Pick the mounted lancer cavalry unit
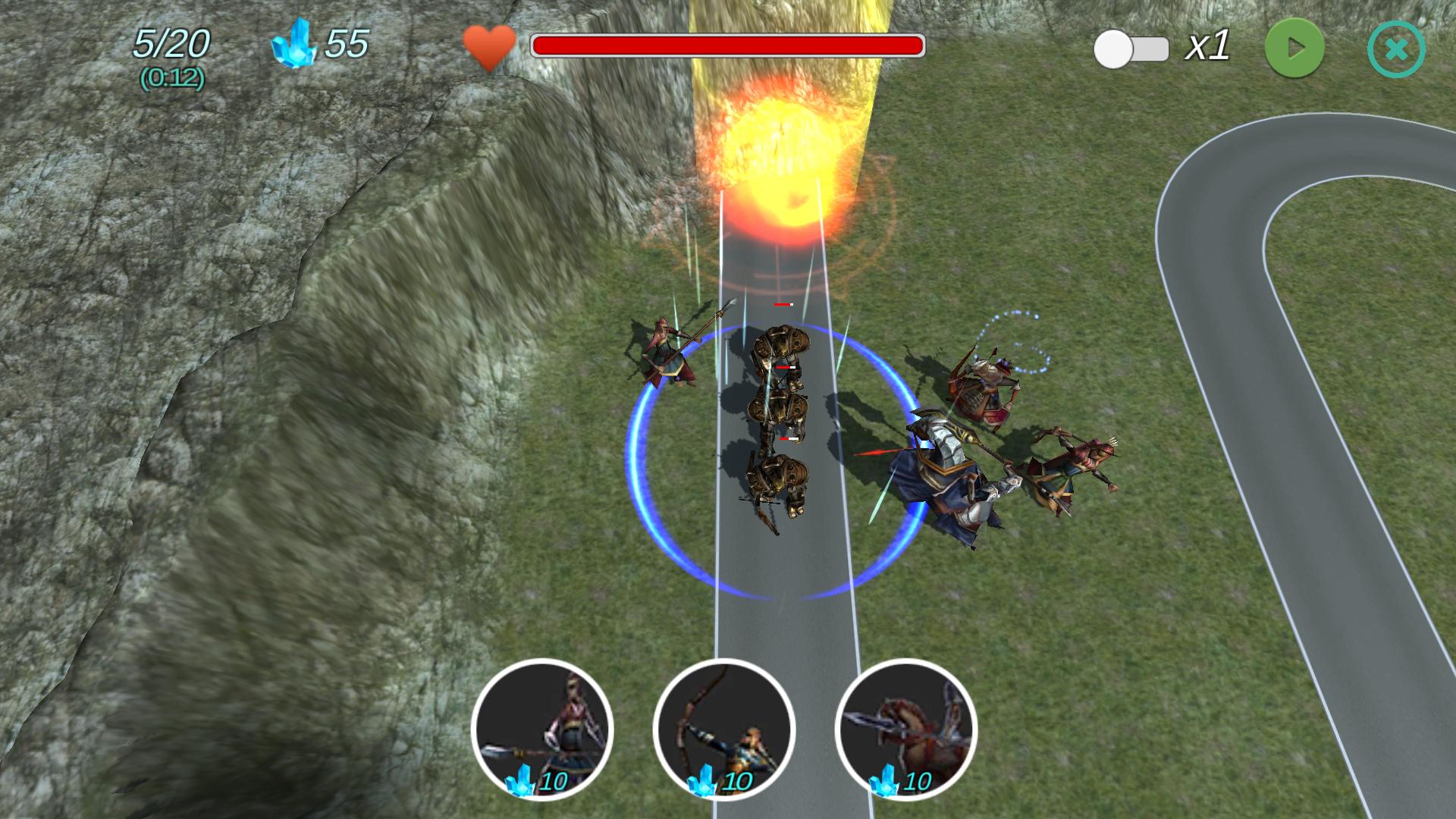This screenshot has width=1456, height=819. pyautogui.click(x=905, y=730)
